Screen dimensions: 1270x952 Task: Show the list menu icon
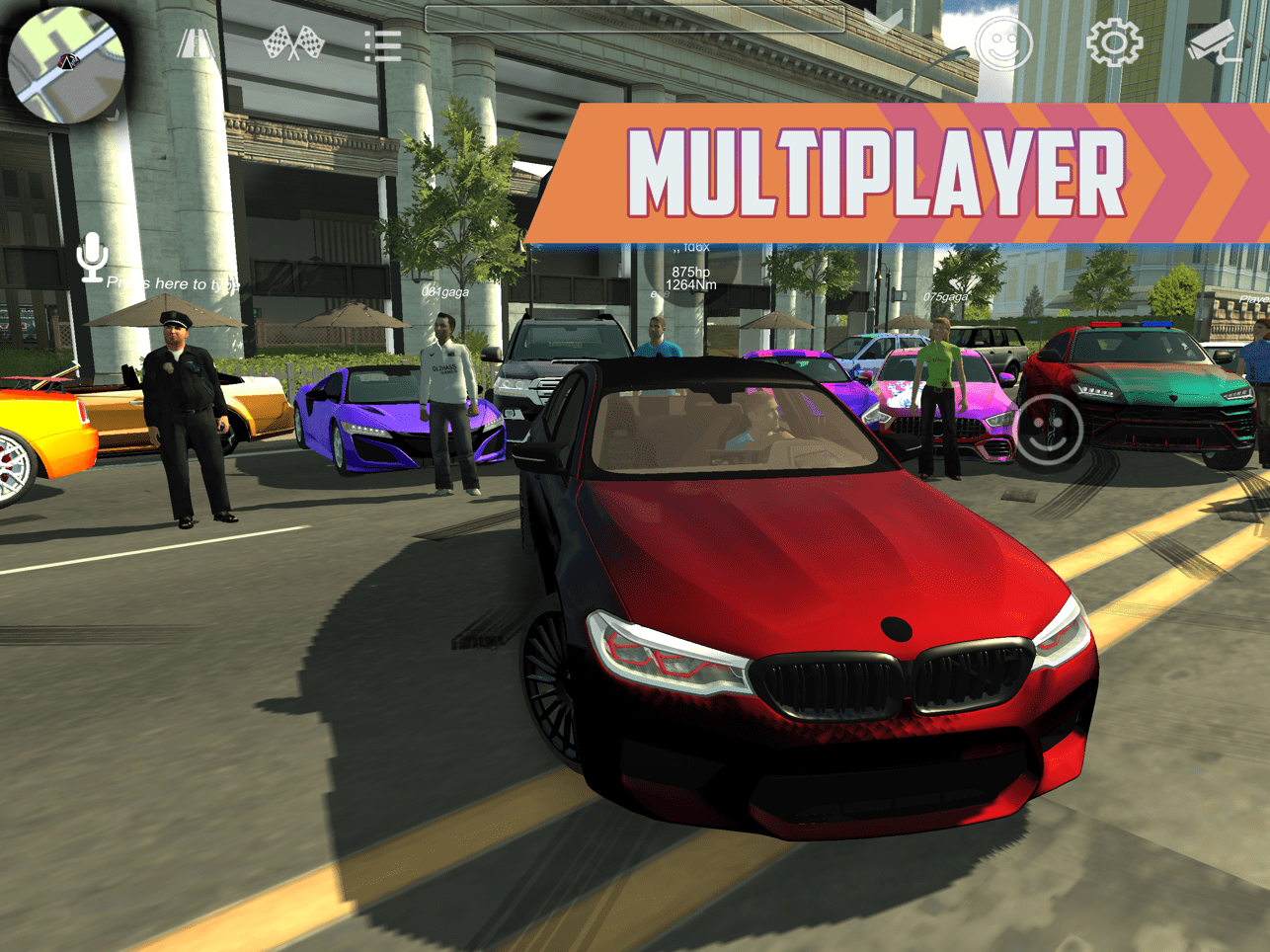point(381,45)
